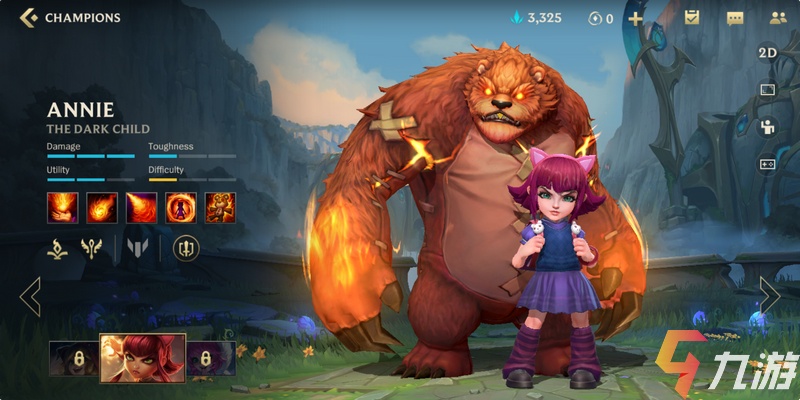This screenshot has height=400, width=800.
Task: Open the missions checklist icon
Action: coord(692,18)
